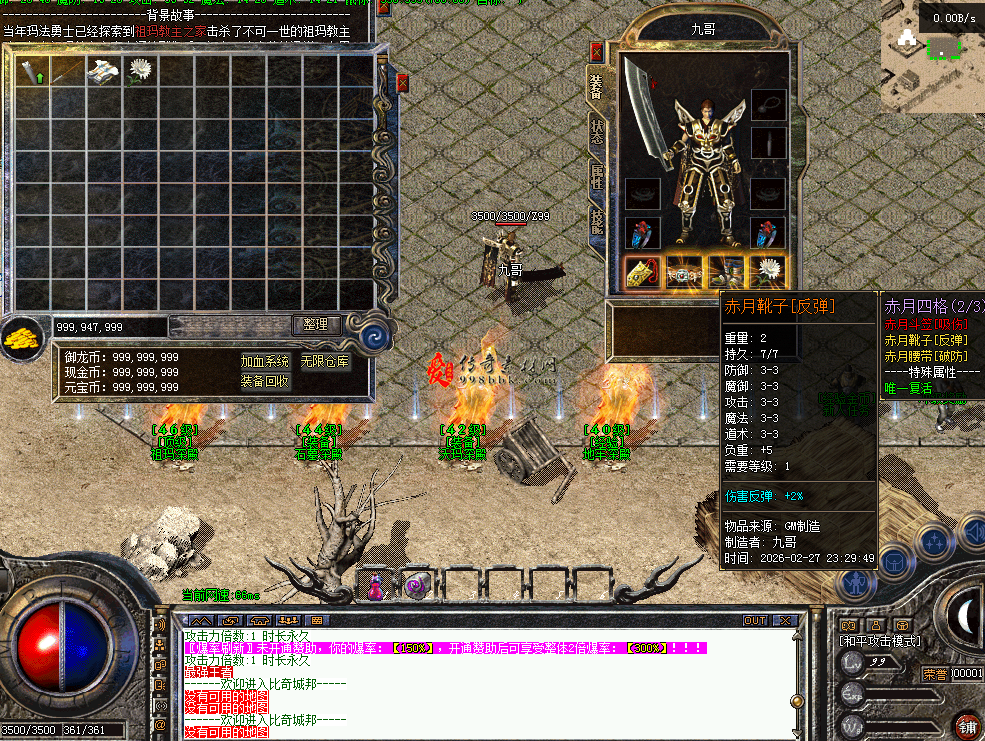Select the white scroll item in the bag
Viewport: 985px width, 741px height.
pyautogui.click(x=103, y=70)
